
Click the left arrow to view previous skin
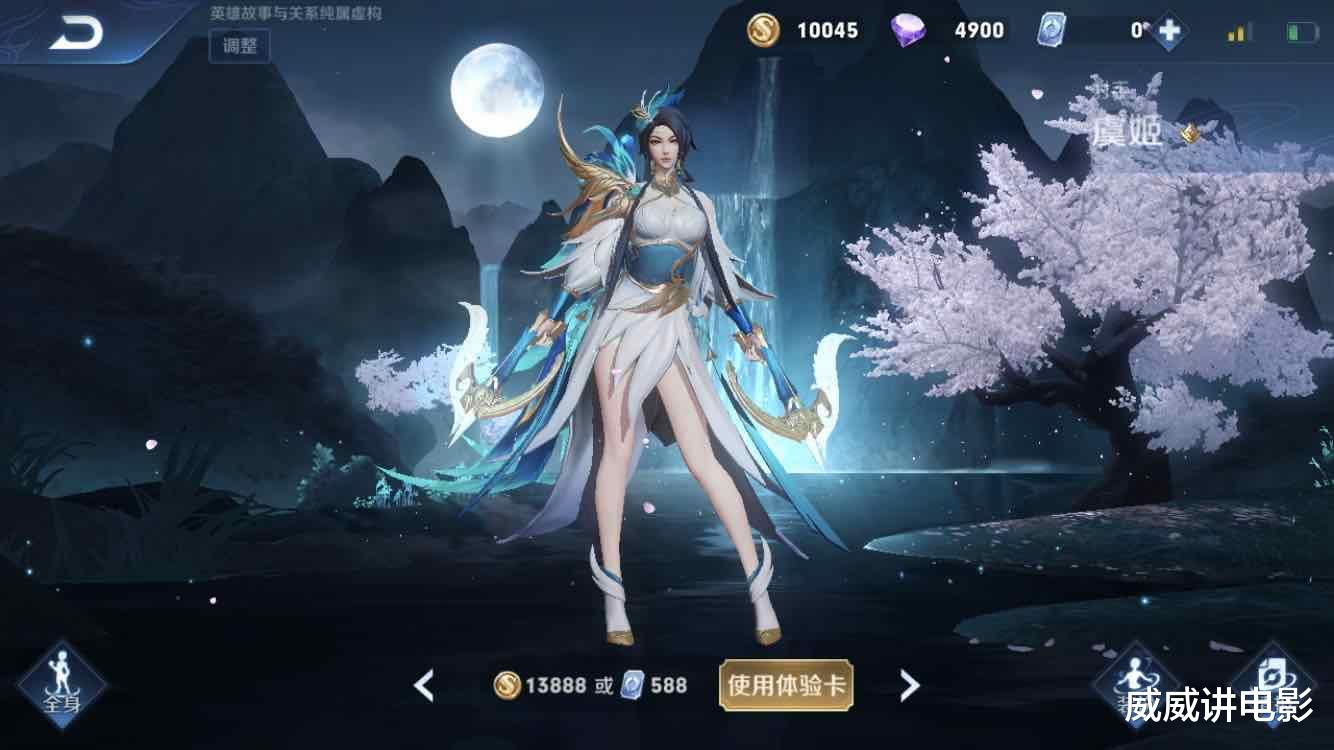tap(423, 685)
